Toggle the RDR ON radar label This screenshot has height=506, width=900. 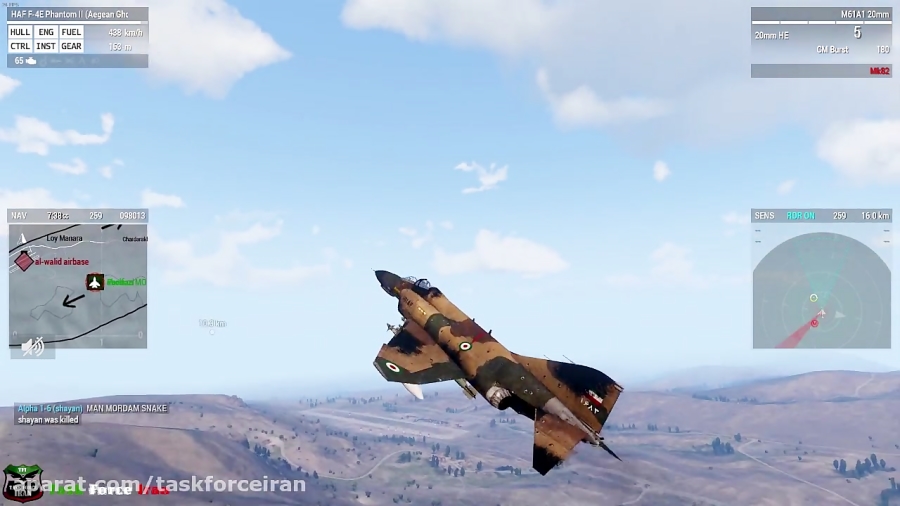[800, 215]
